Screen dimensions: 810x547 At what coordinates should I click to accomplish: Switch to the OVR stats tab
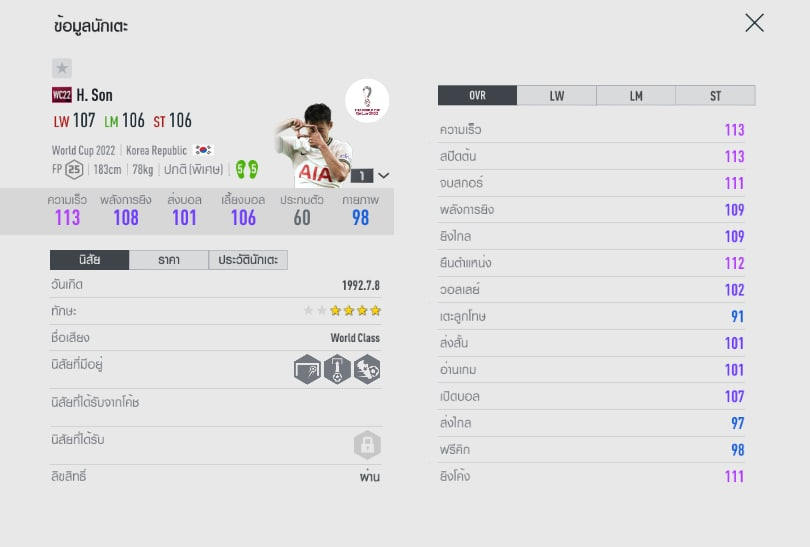[477, 96]
